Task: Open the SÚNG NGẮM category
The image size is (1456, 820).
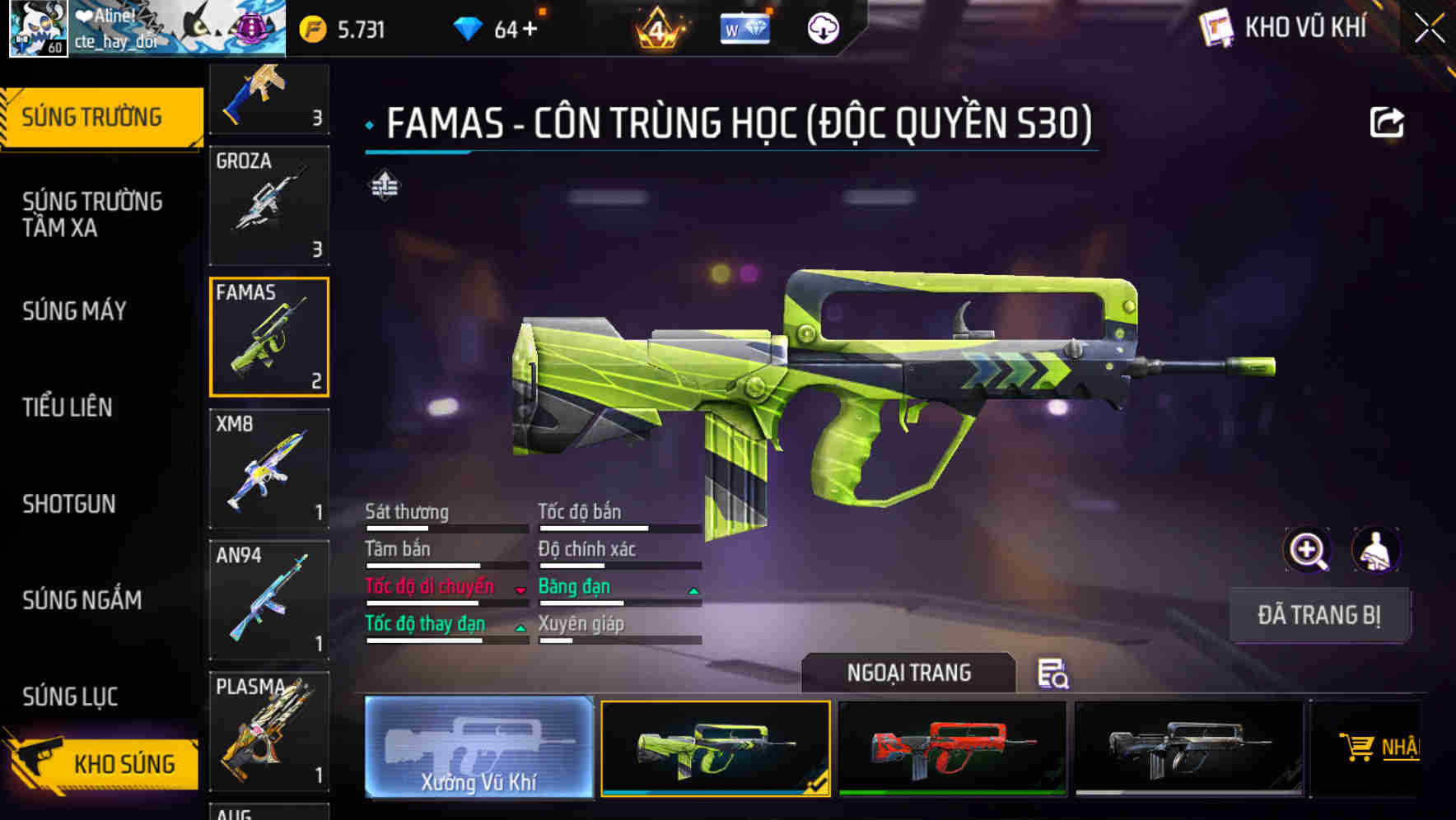Action: (x=82, y=600)
